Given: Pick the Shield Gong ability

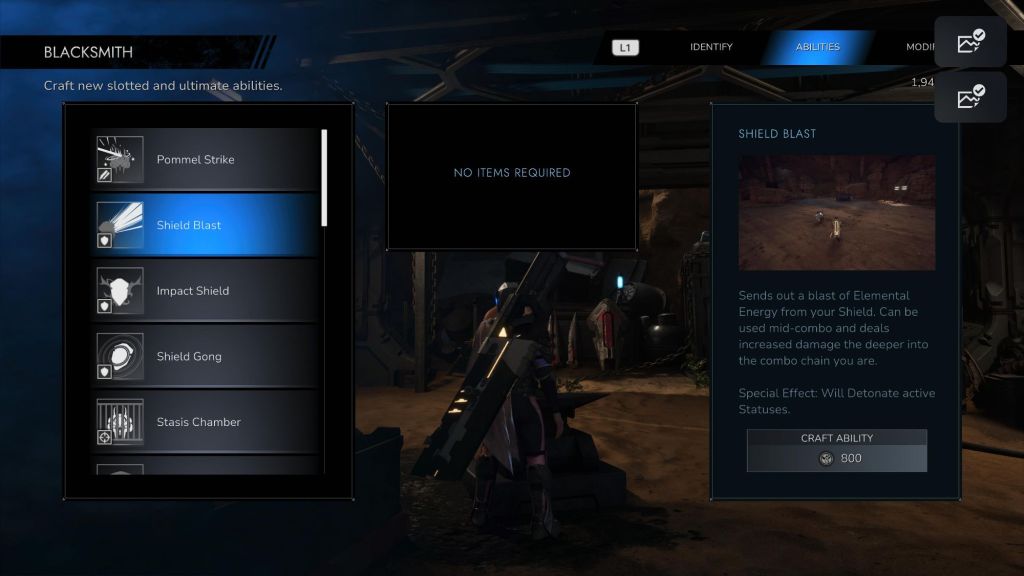Looking at the screenshot, I should [x=205, y=356].
